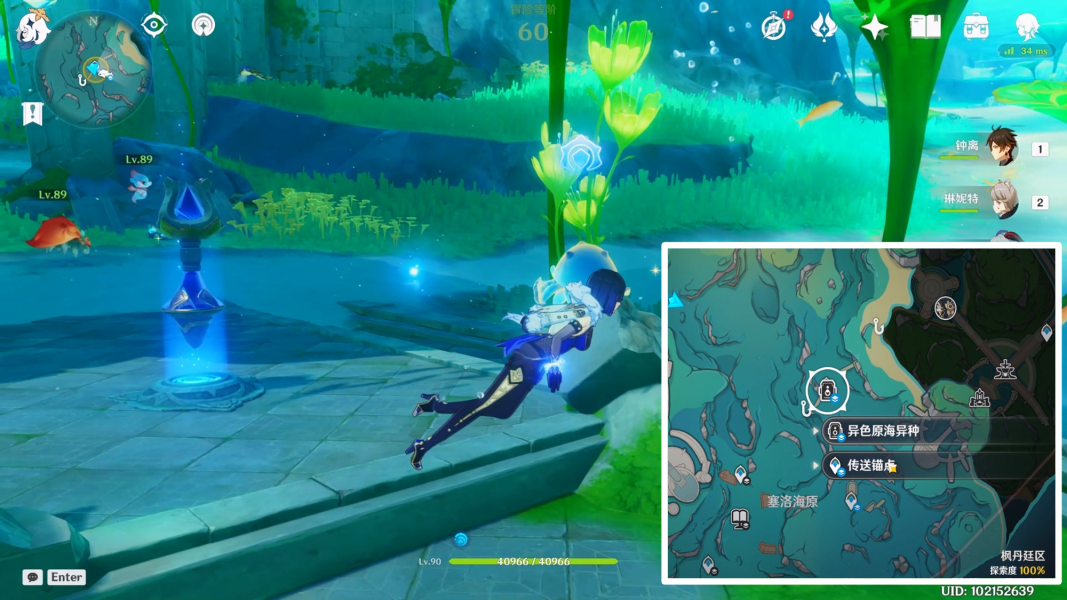The height and width of the screenshot is (600, 1067).
Task: Open the quest banner with exclamation mark
Action: click(33, 112)
